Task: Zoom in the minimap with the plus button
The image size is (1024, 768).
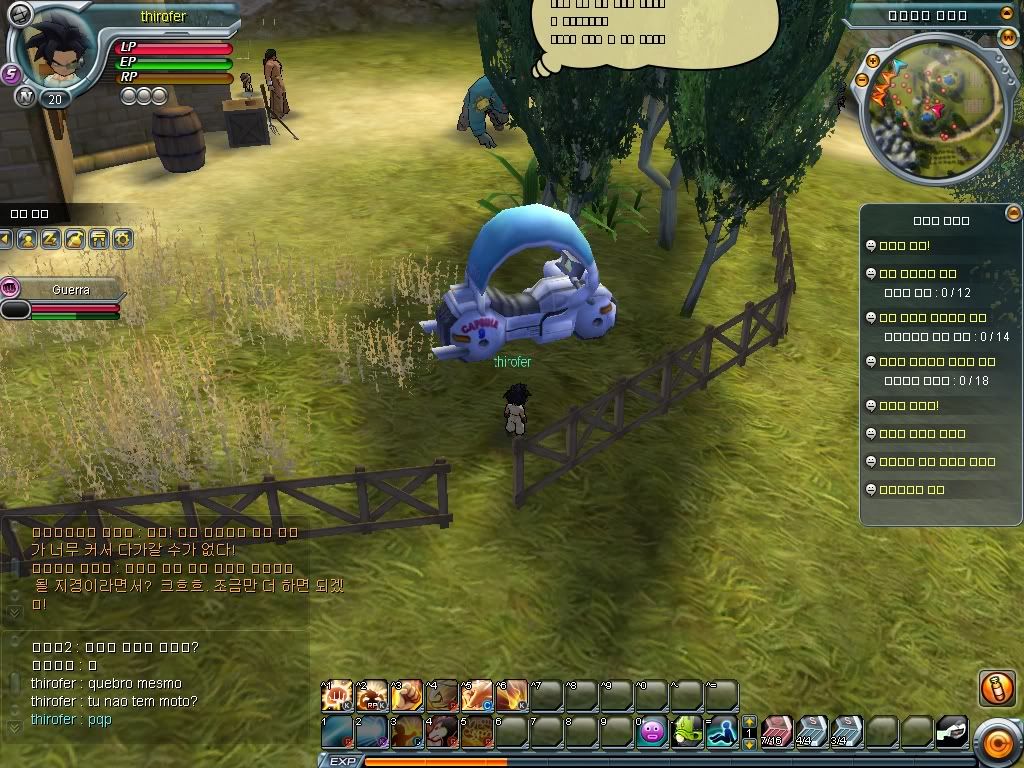Action: (872, 61)
